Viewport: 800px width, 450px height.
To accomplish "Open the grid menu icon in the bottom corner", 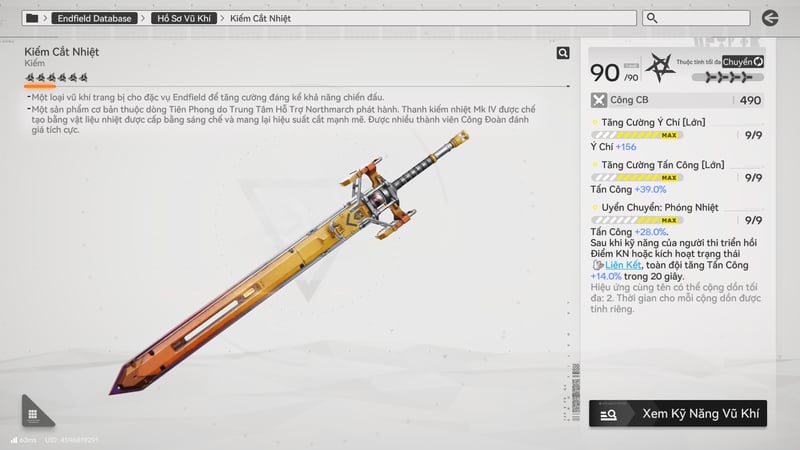I will [33, 414].
